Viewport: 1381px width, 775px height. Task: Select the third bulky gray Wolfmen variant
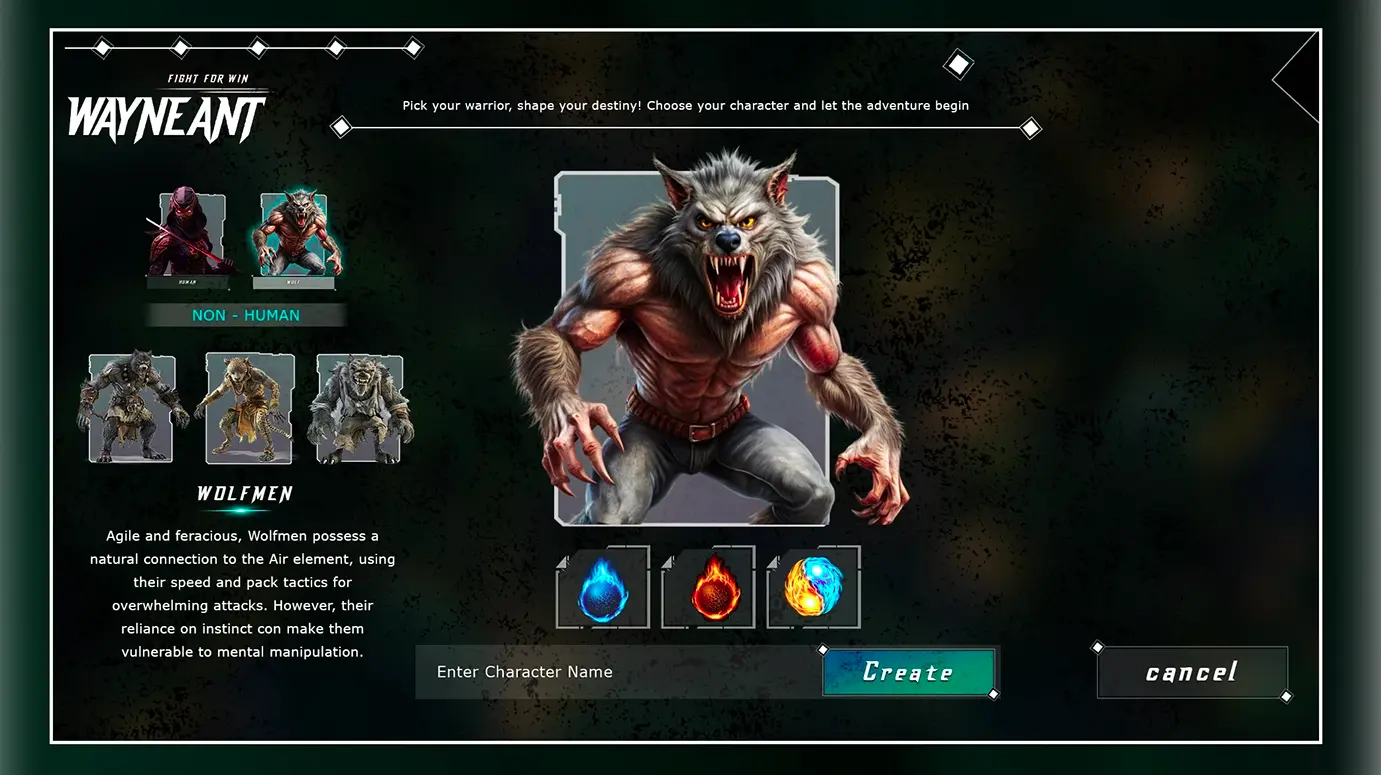tap(360, 406)
